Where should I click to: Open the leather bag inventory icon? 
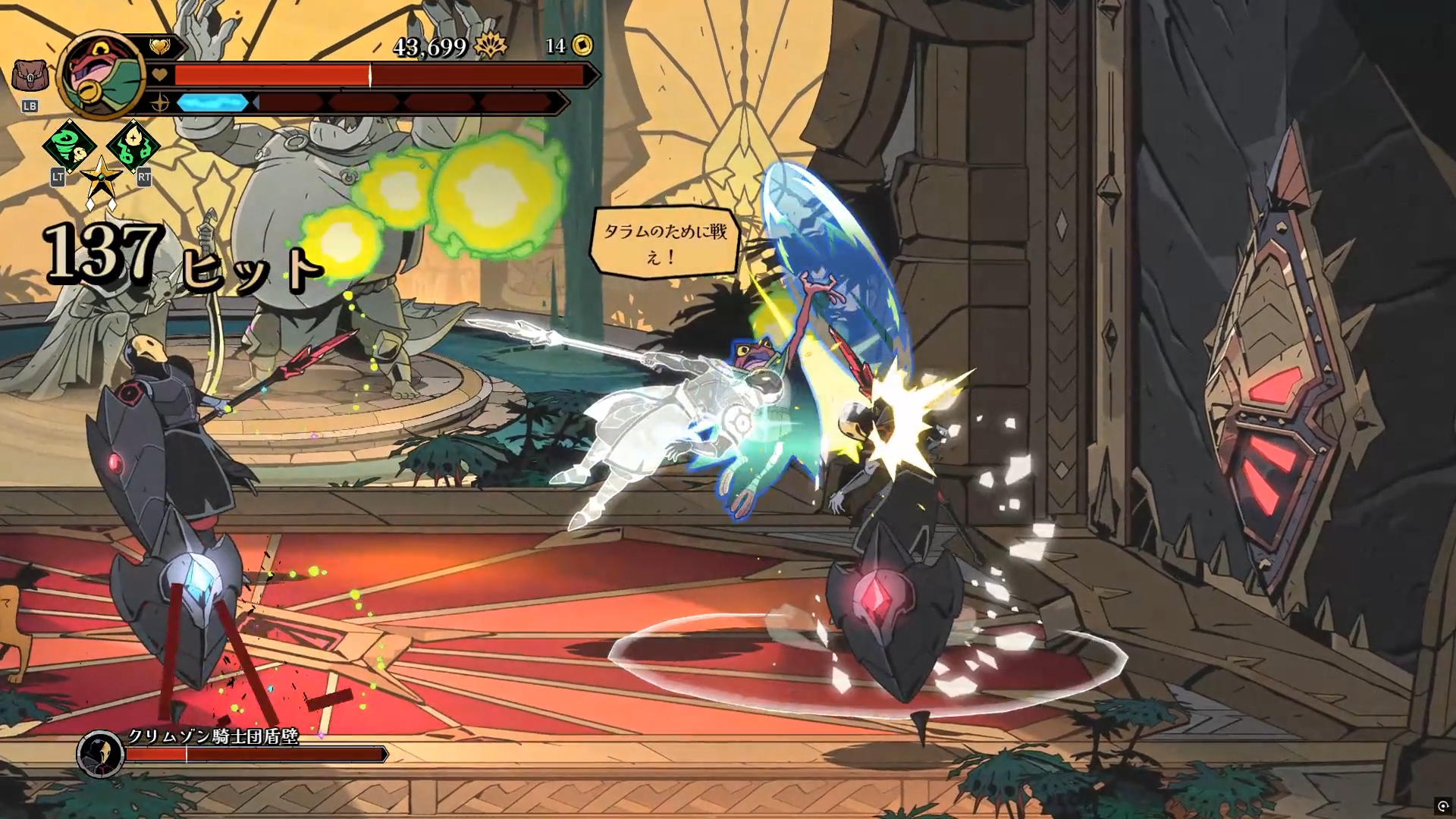coord(30,77)
